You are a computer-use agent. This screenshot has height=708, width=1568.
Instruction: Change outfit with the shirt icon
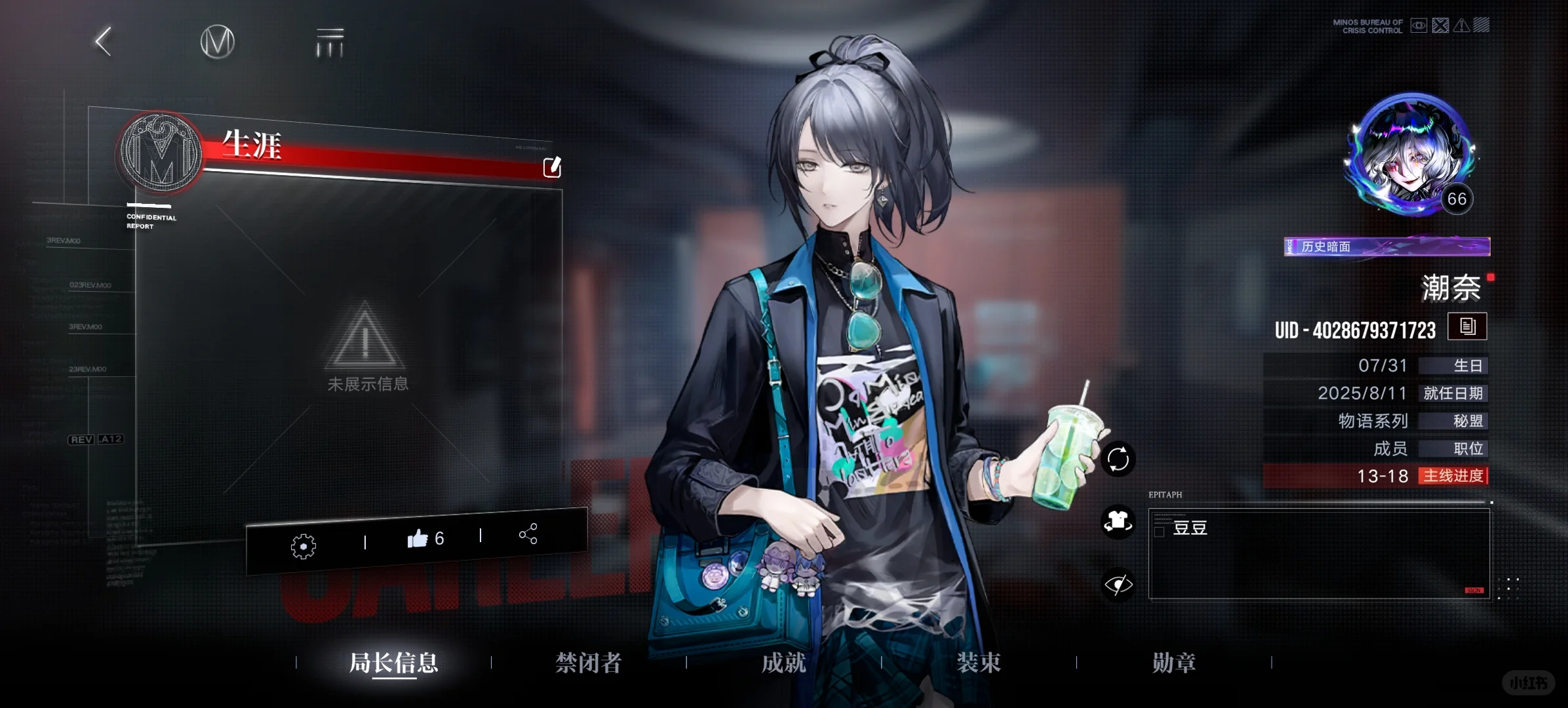point(1118,522)
